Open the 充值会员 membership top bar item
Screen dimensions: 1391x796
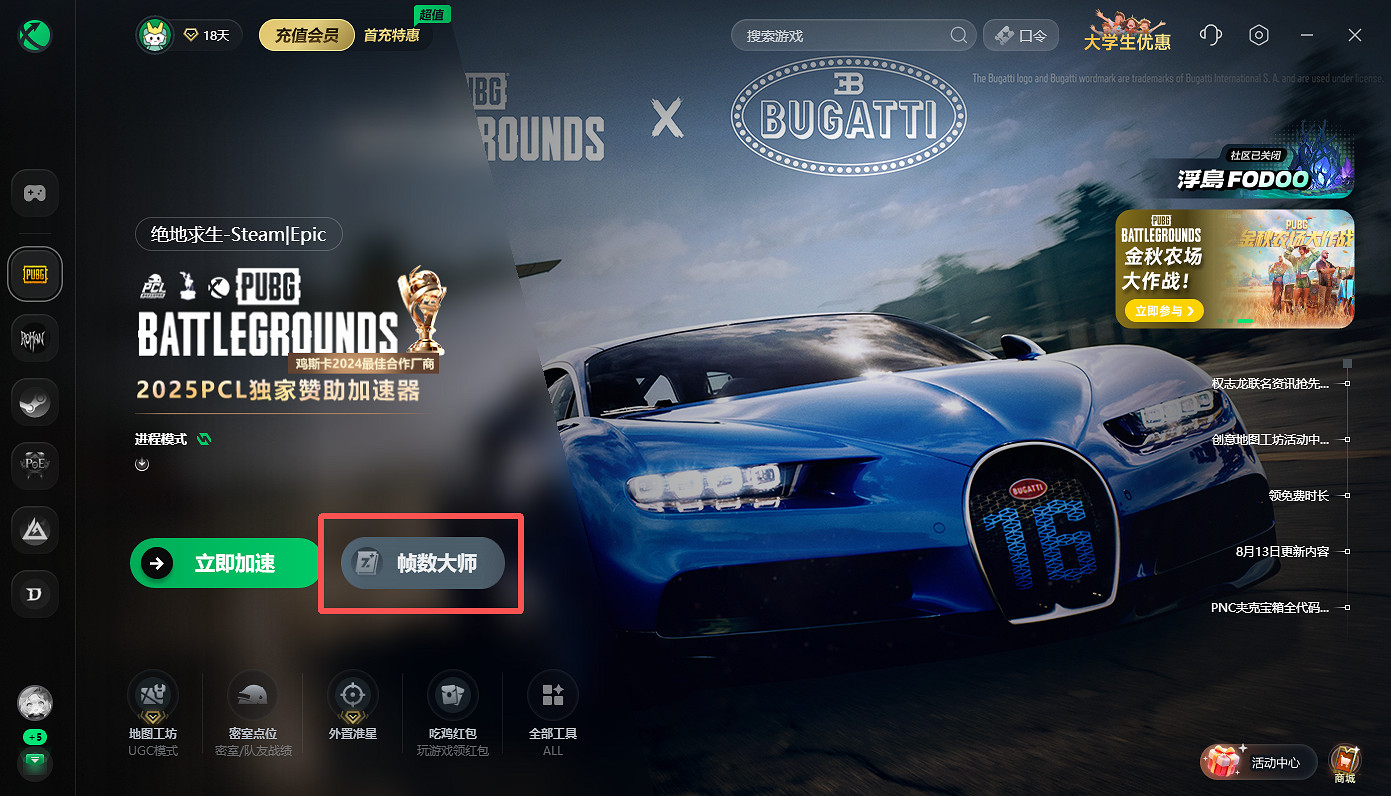coord(306,34)
